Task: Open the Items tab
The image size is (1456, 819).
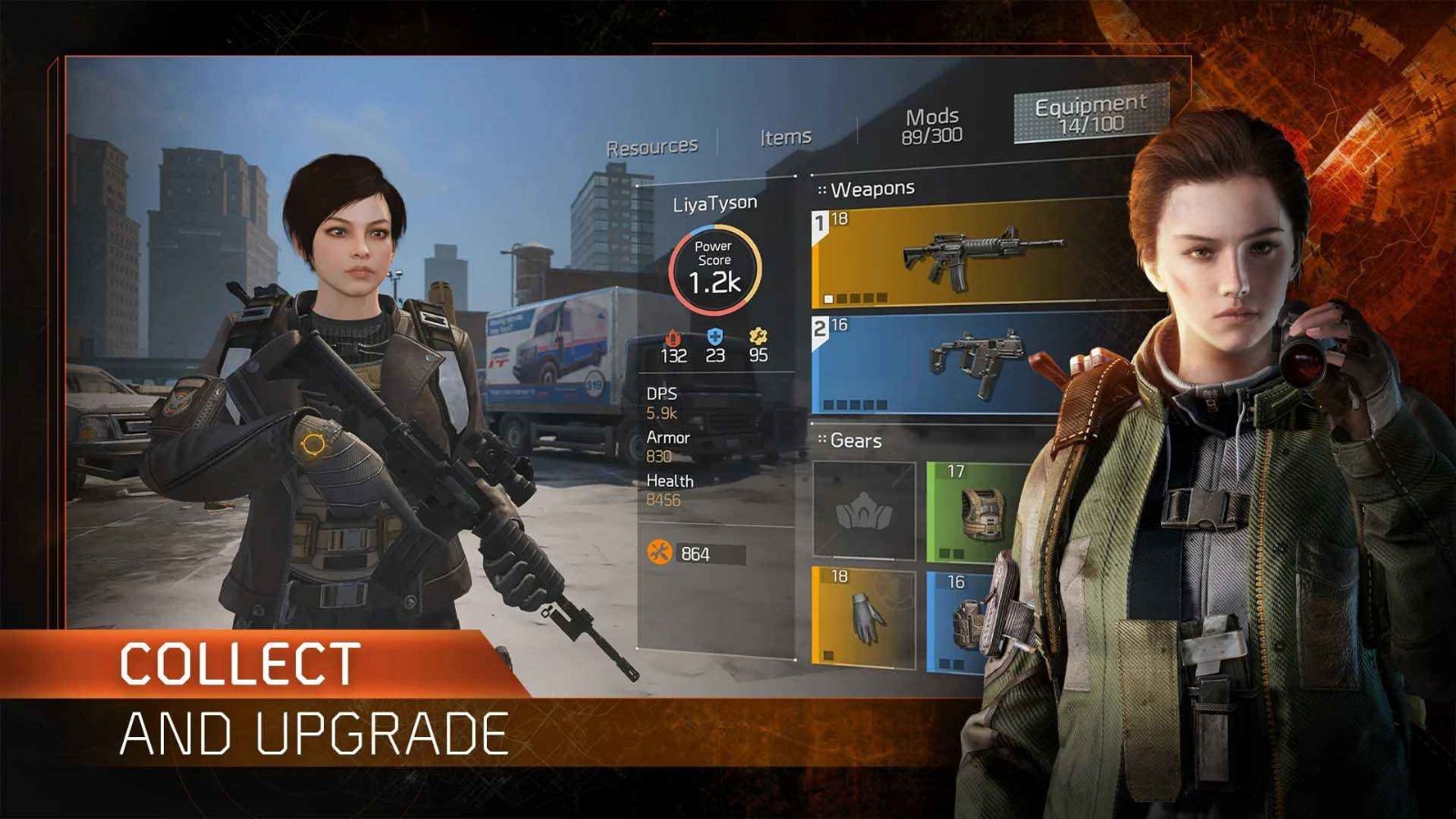Action: tap(785, 137)
